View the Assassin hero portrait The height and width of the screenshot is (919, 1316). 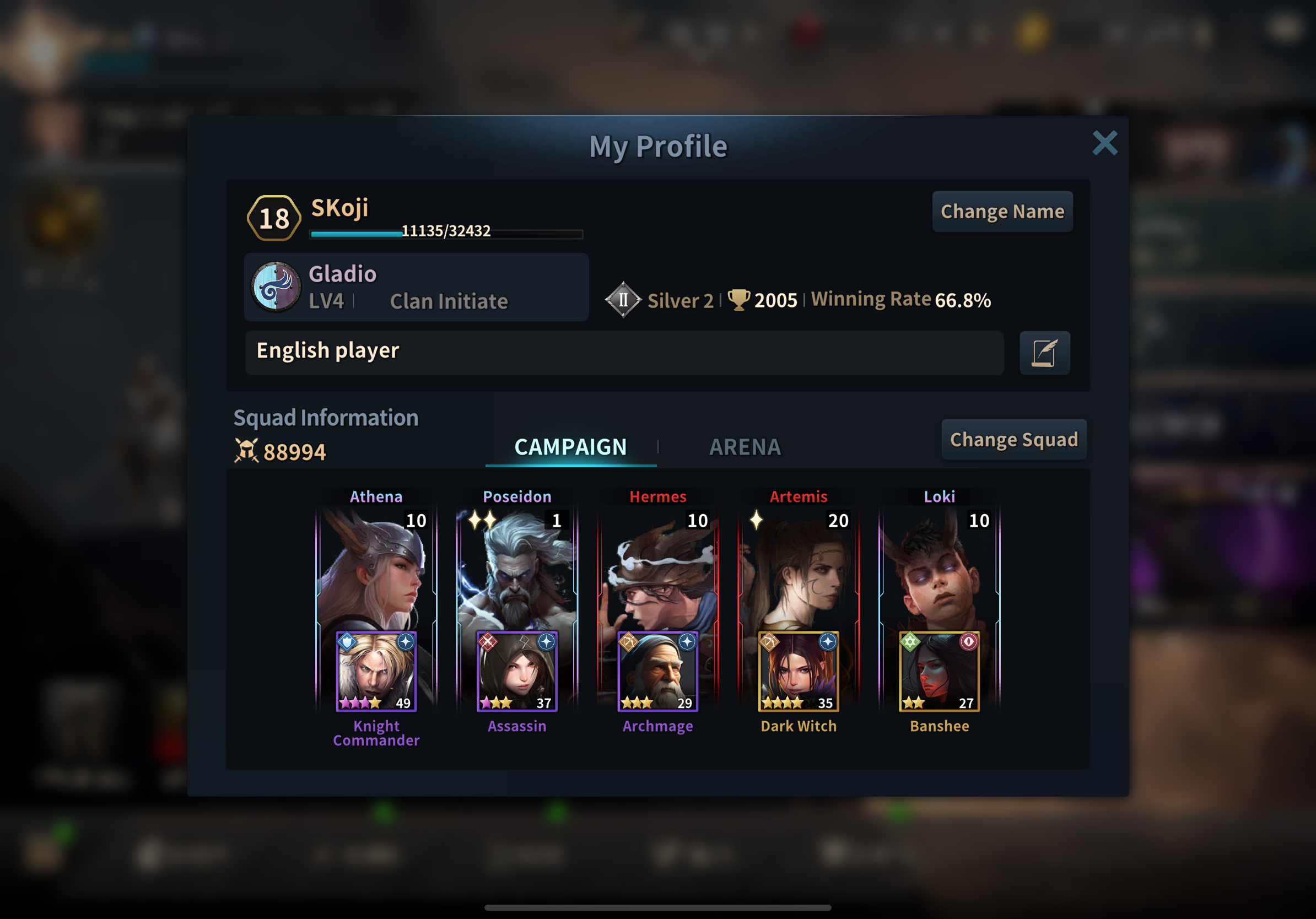click(516, 671)
